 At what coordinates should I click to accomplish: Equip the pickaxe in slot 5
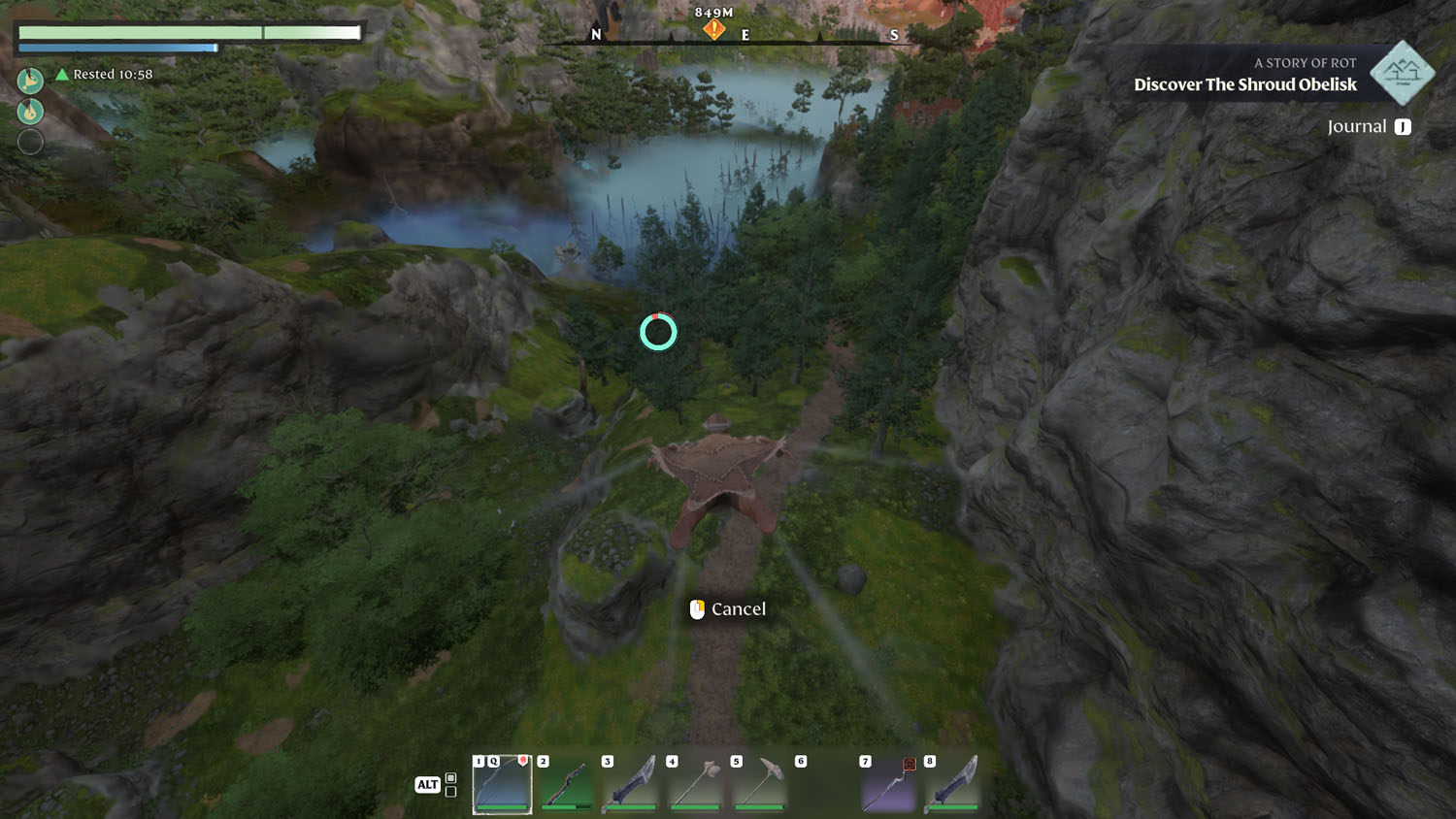[759, 784]
